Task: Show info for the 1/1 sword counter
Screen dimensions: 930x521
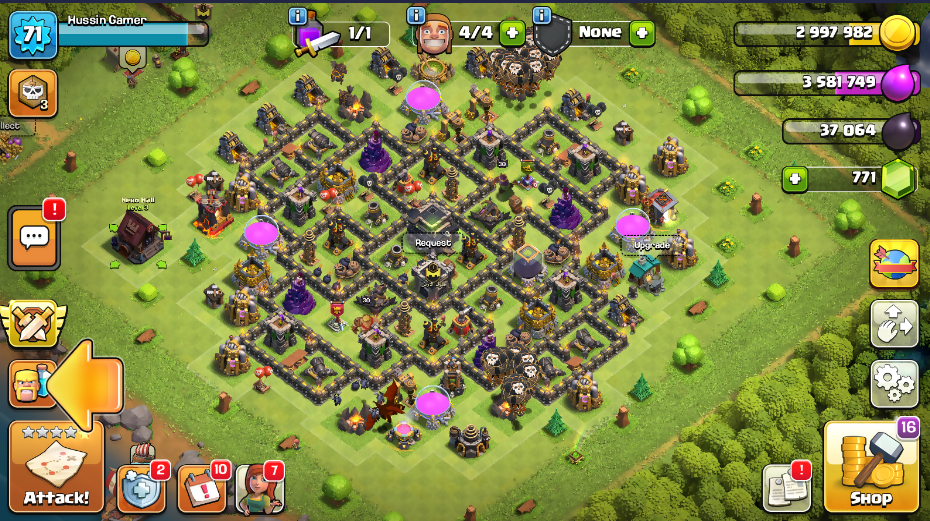Action: coord(297,15)
